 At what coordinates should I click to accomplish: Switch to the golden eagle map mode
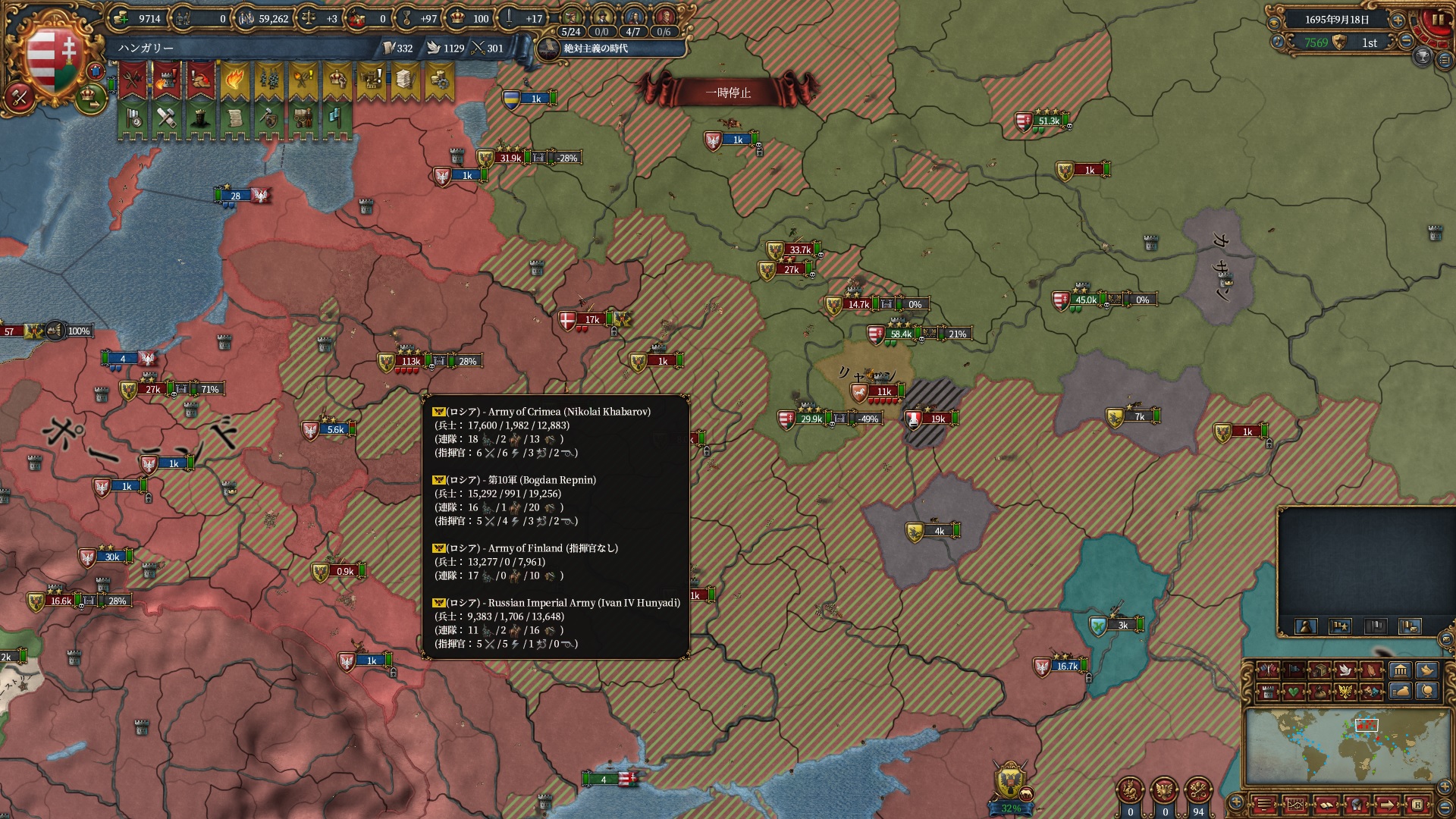[x=1345, y=692]
